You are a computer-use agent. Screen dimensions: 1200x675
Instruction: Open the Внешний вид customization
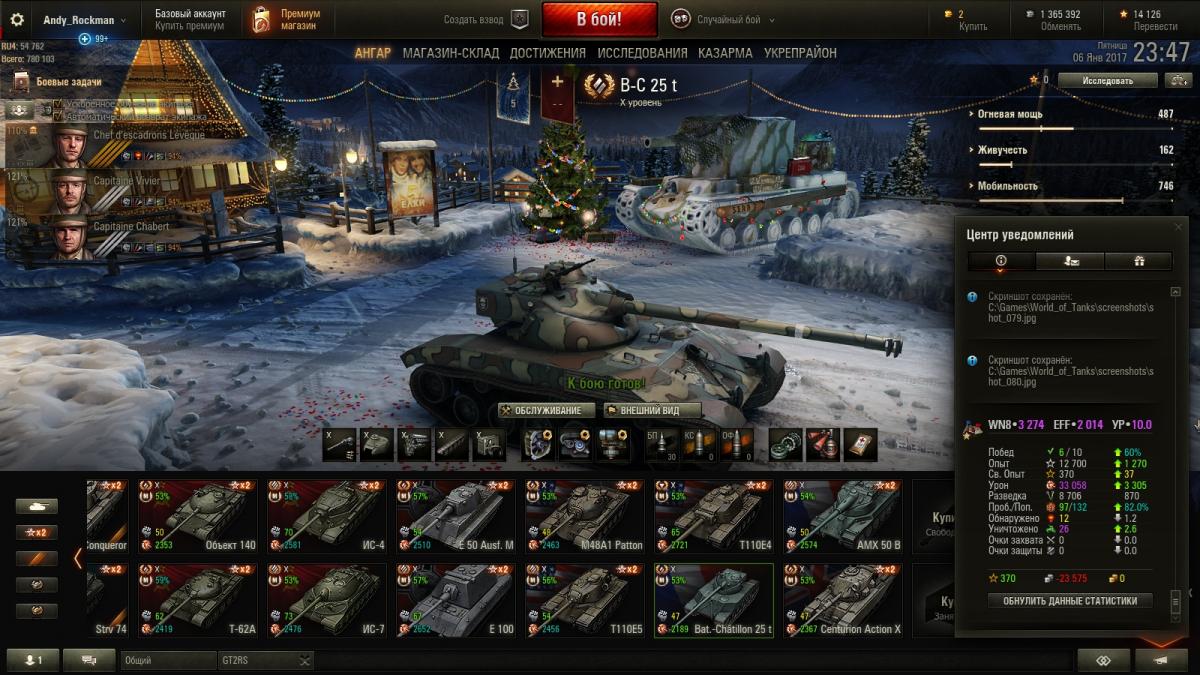[x=652, y=410]
